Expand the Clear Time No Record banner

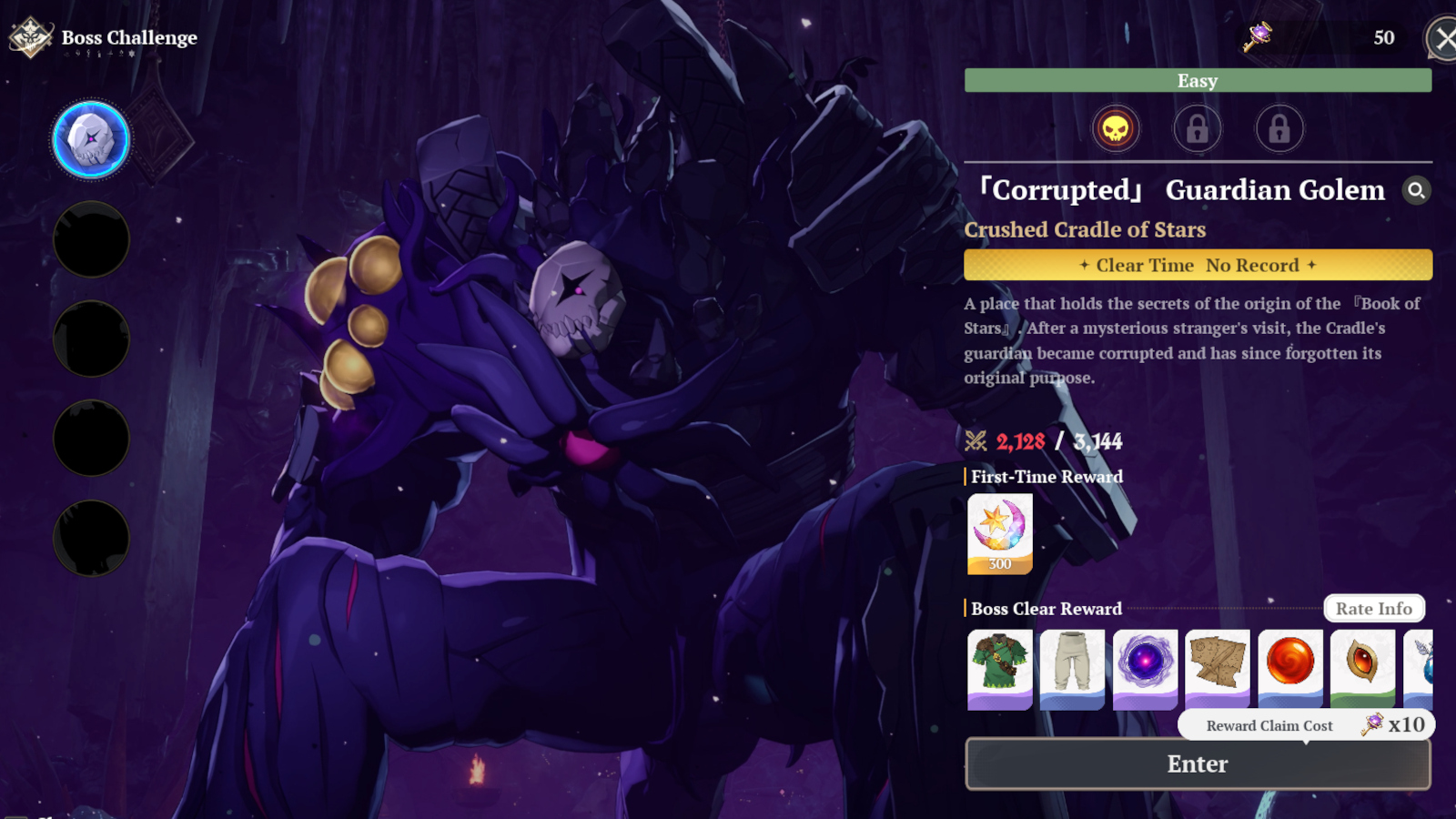1197,265
